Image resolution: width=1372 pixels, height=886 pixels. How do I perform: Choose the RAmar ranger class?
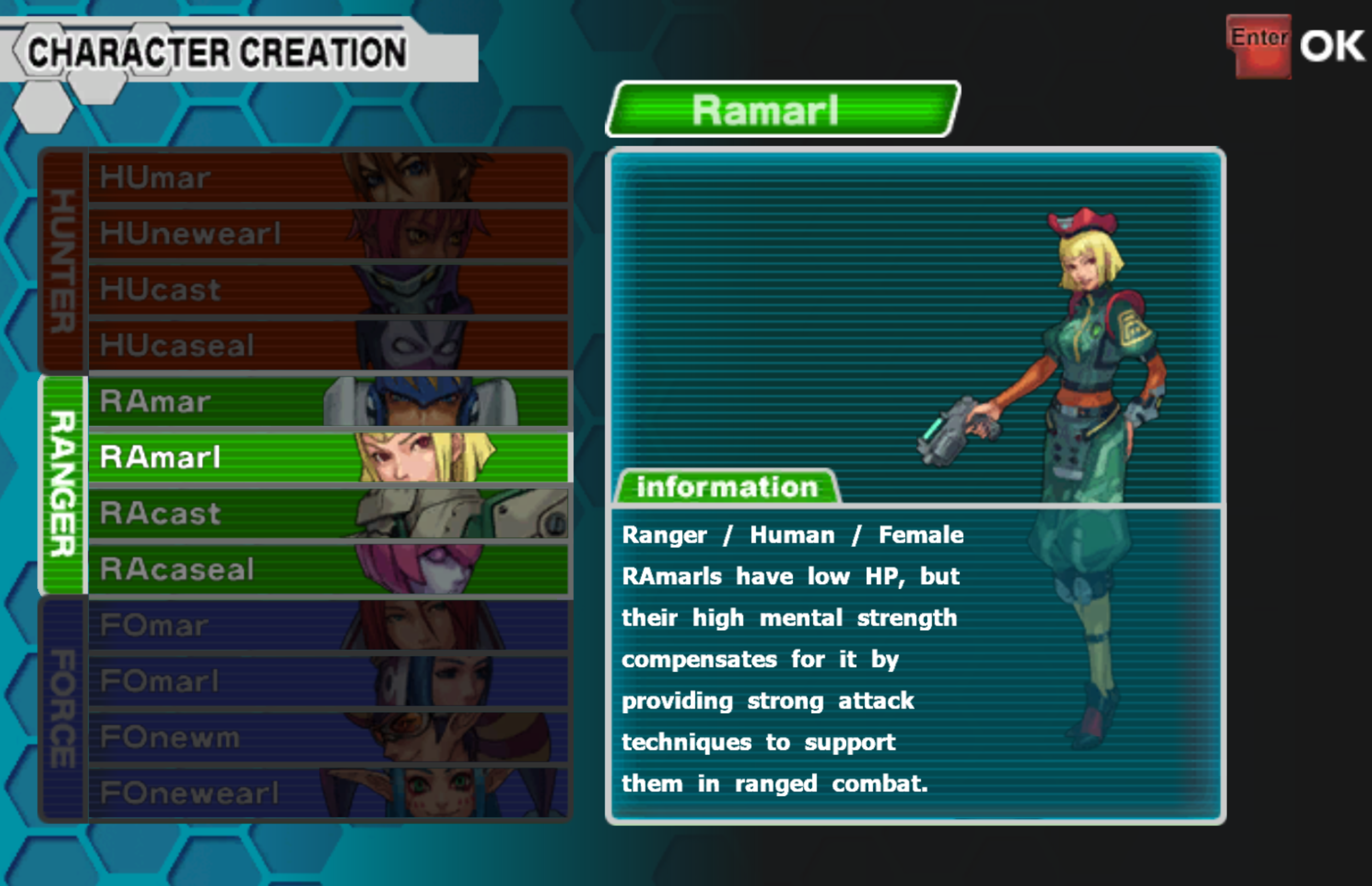click(328, 401)
